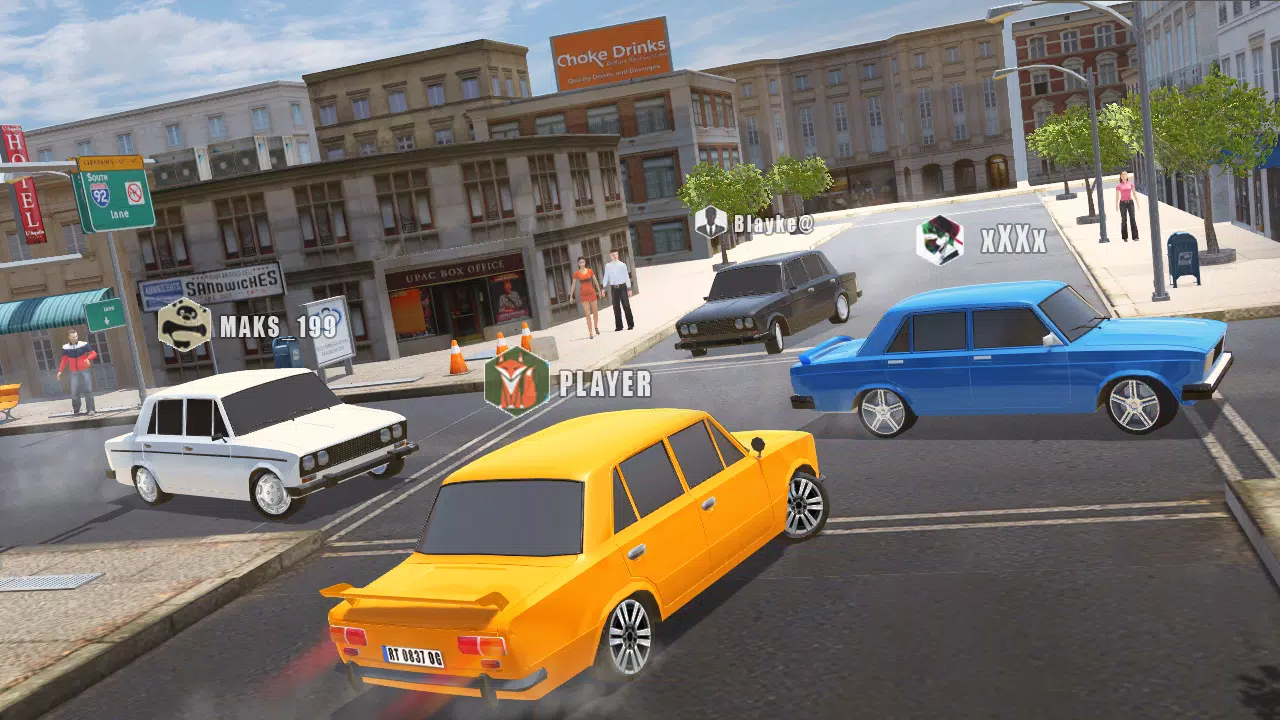
Task: Click the fox avatar beside PLAYER
Action: pos(517,382)
